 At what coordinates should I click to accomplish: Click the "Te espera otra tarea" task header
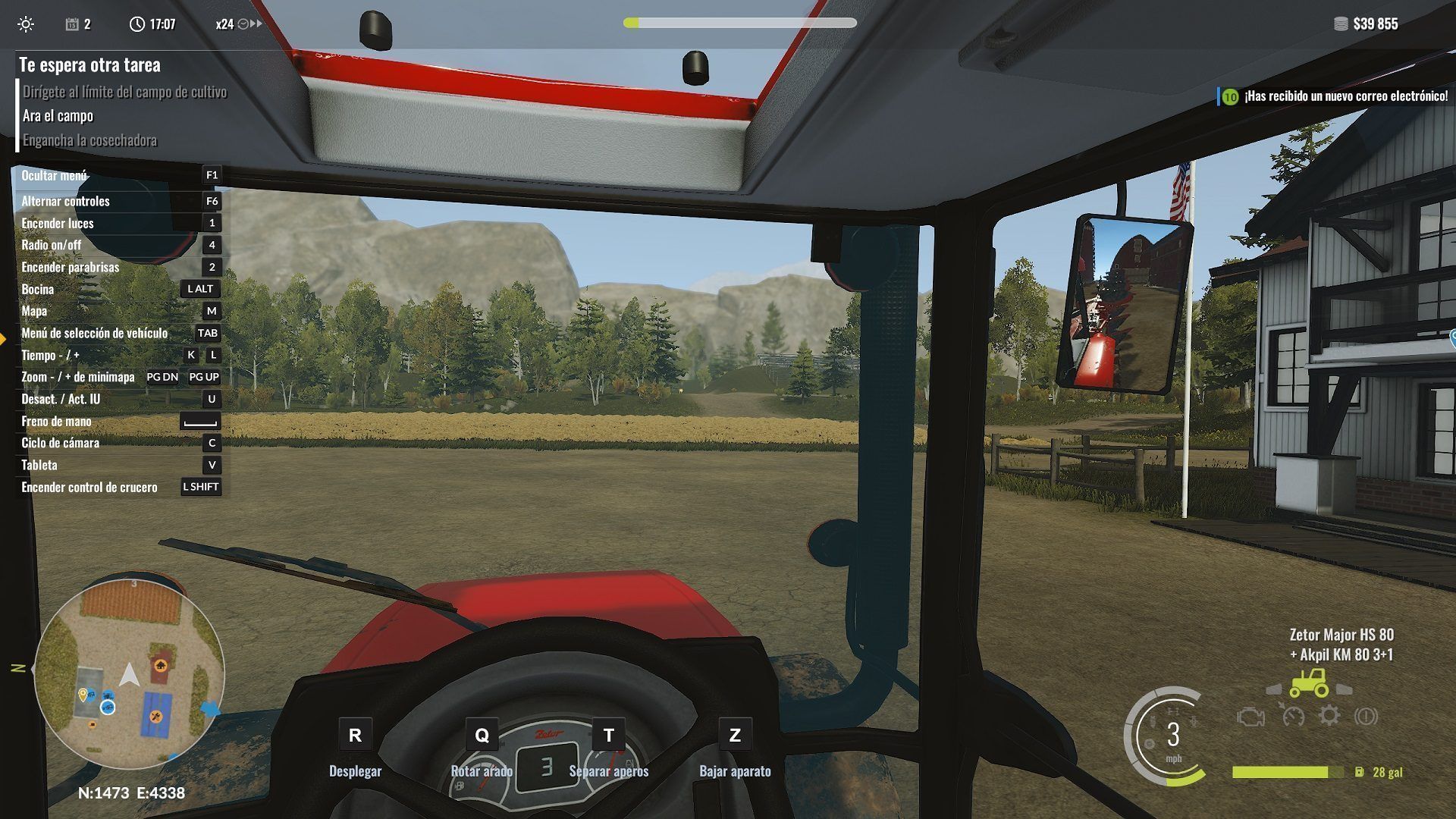click(89, 65)
